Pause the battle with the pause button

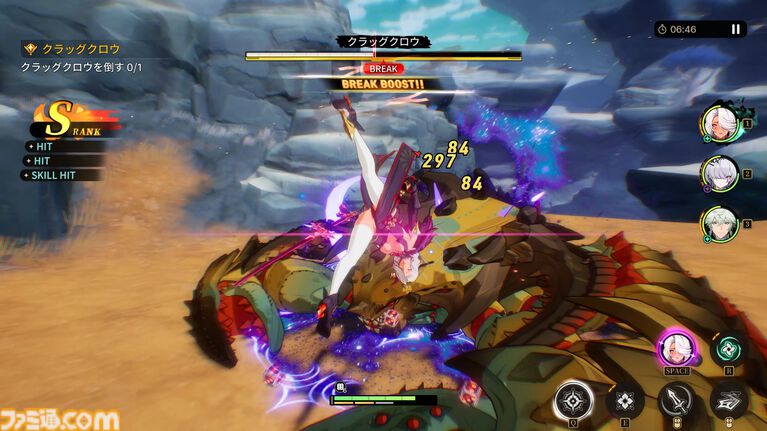click(735, 29)
